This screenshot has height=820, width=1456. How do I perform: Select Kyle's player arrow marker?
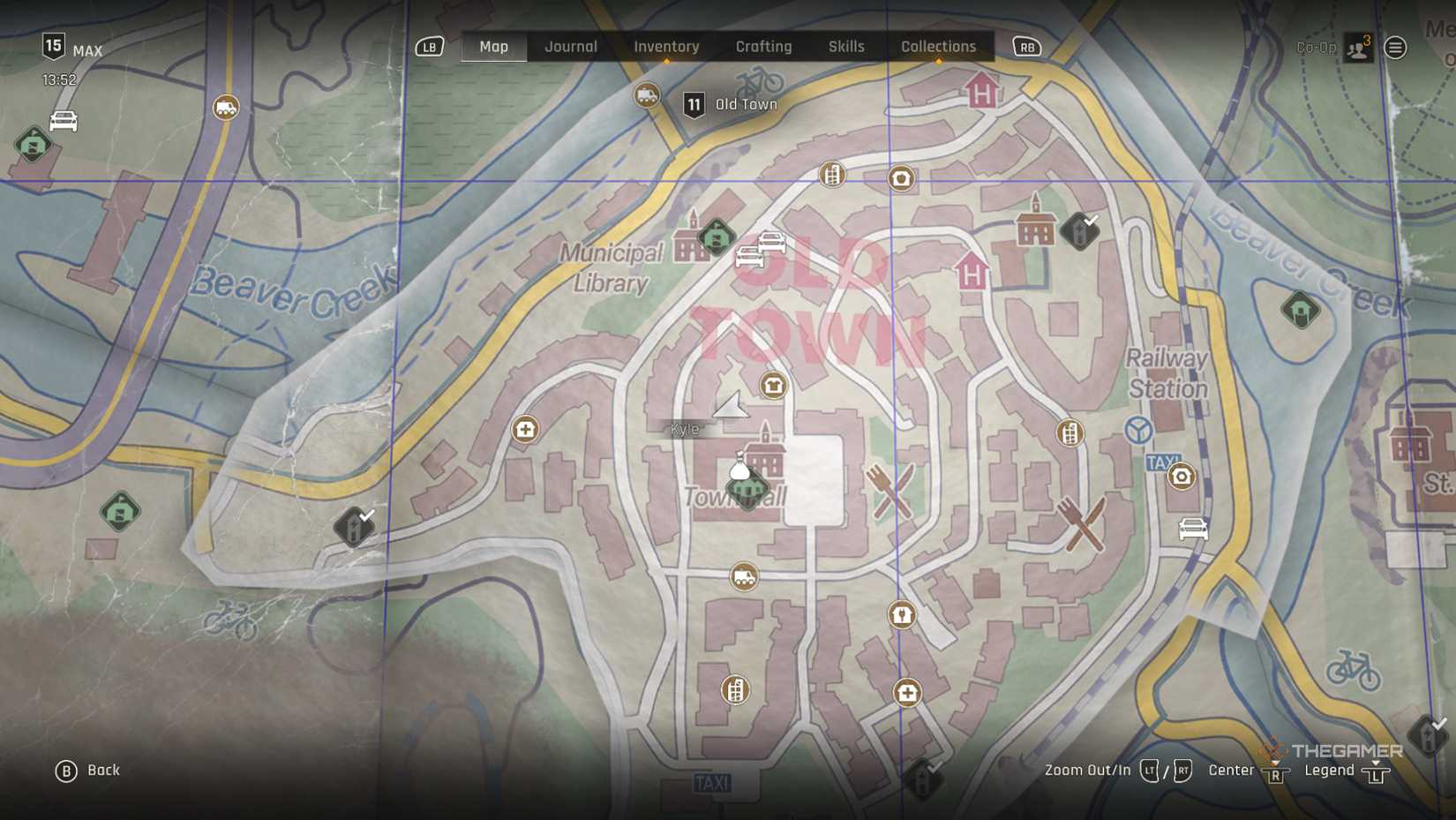731,405
